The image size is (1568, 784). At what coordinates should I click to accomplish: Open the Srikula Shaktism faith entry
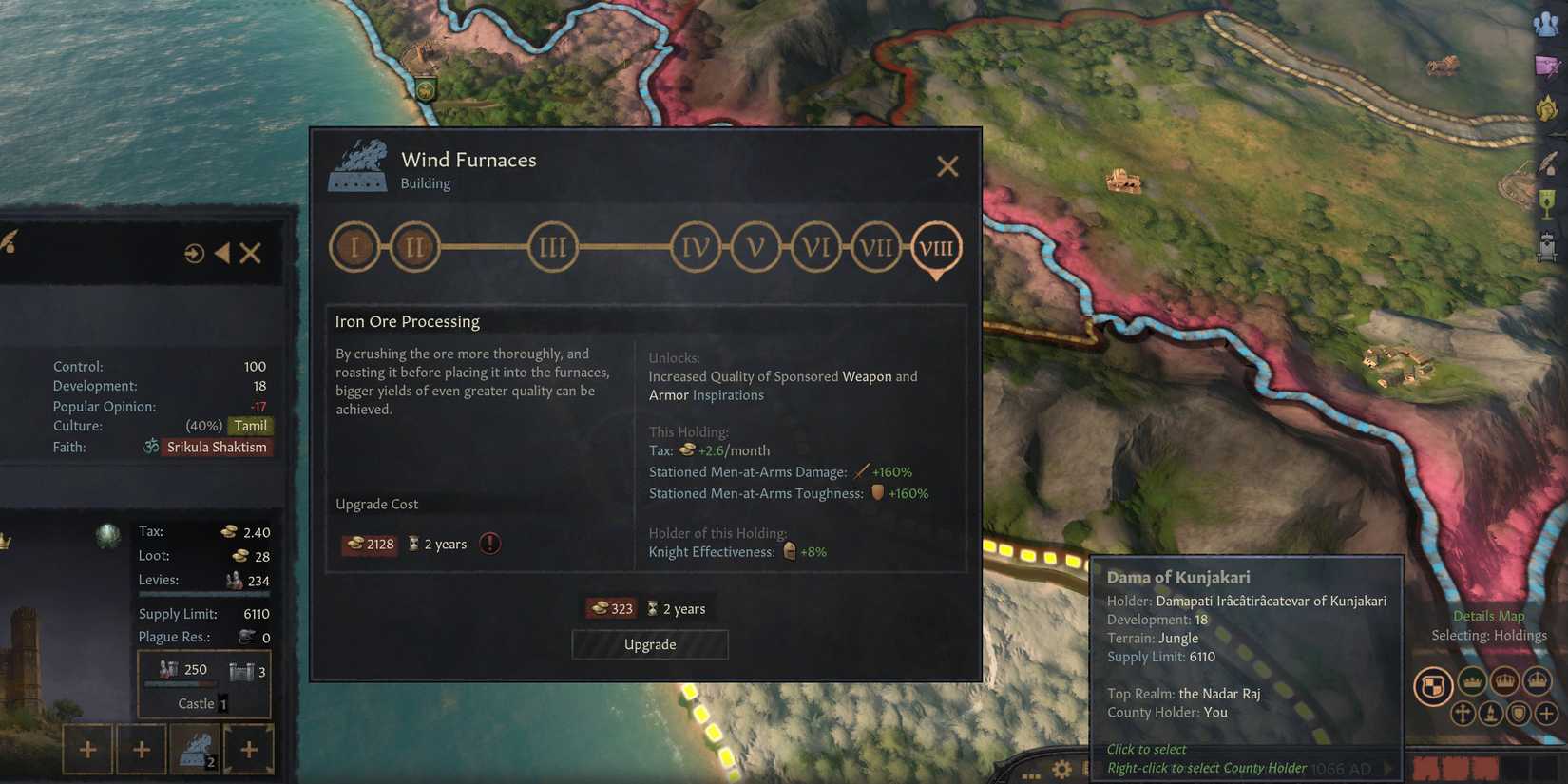point(218,447)
